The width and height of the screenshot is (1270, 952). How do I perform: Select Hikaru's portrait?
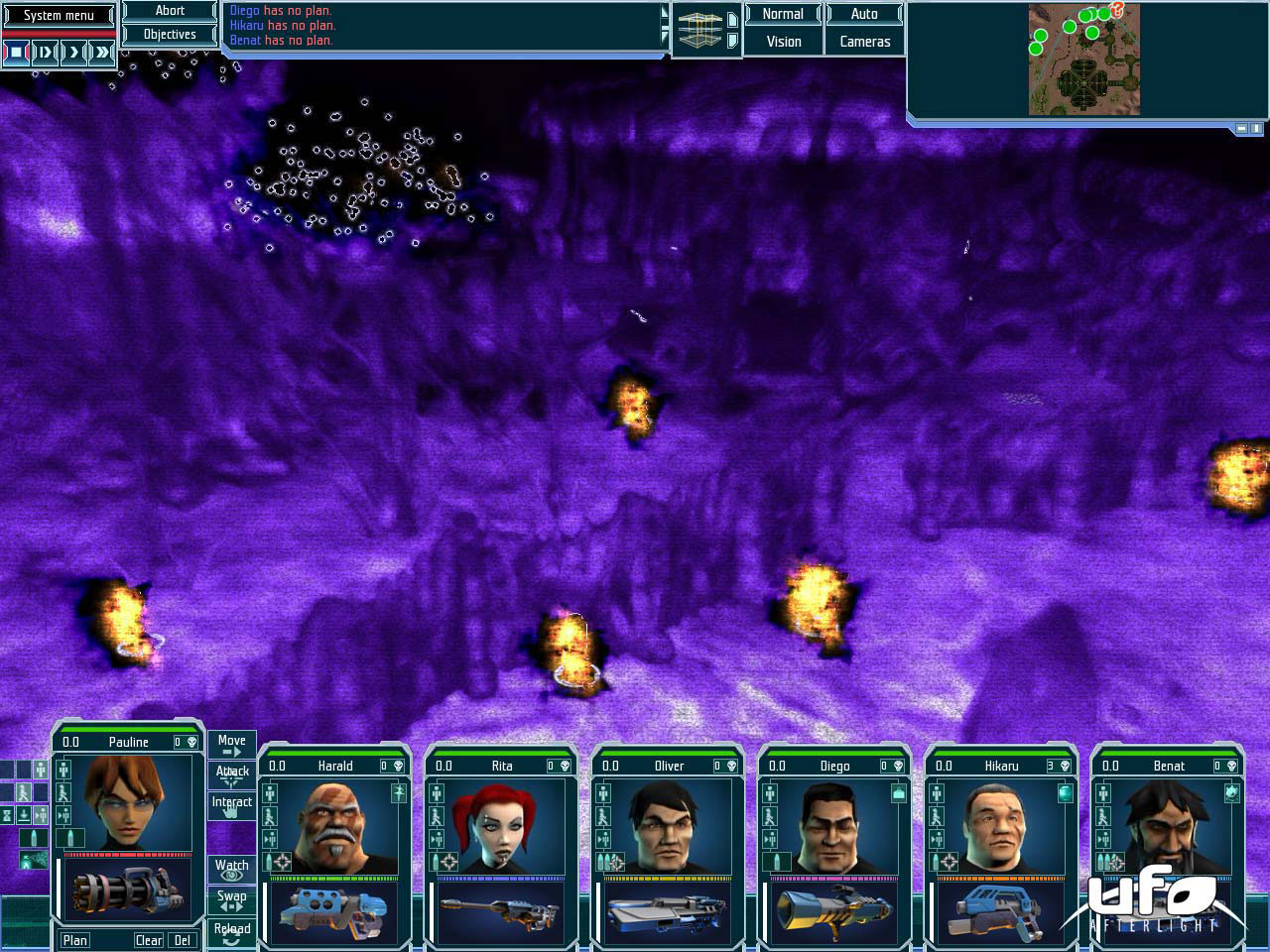point(1000,823)
